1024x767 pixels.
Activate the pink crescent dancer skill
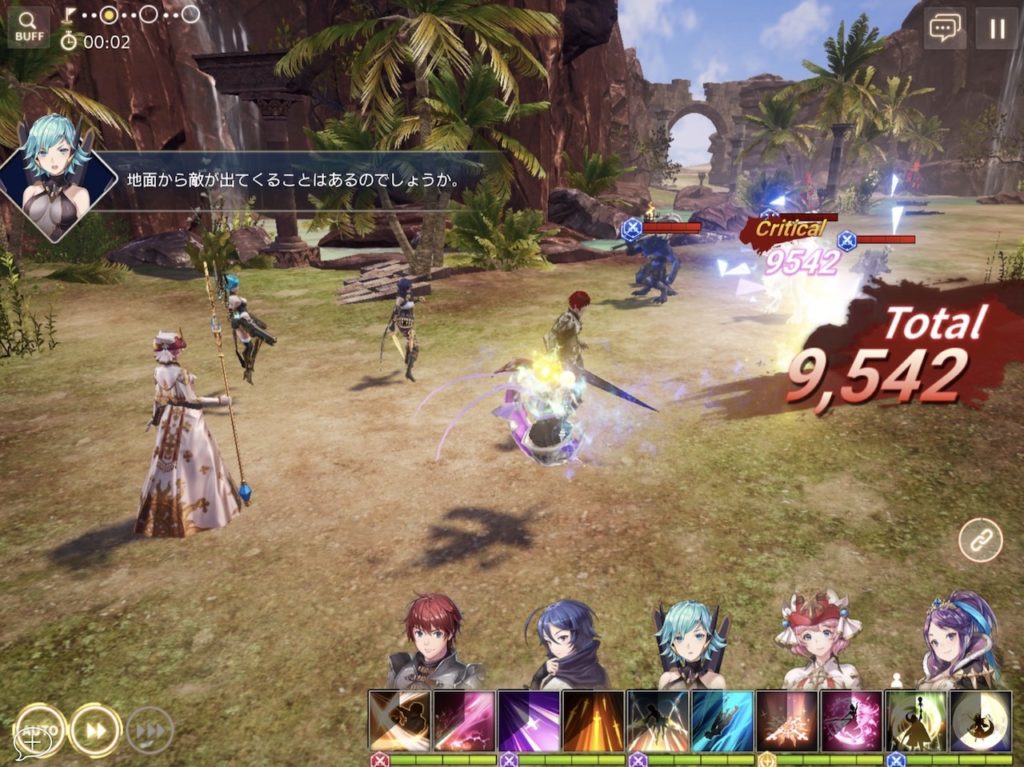(851, 721)
